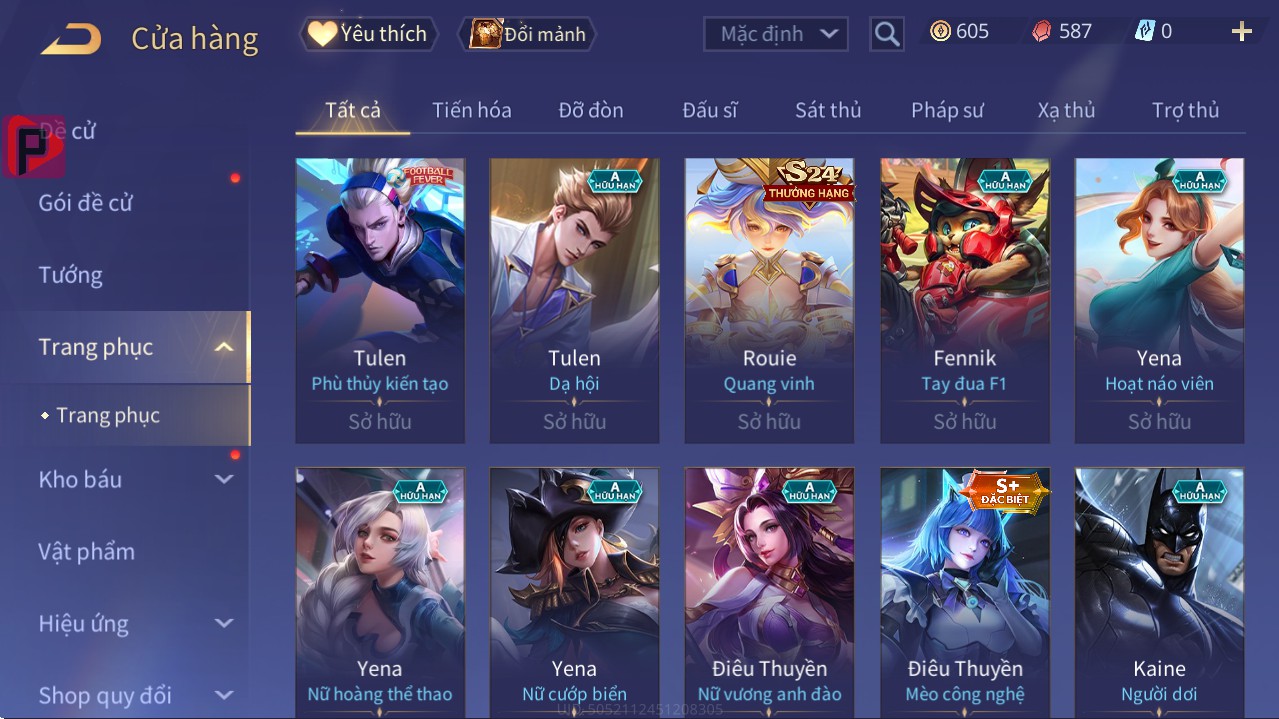Add currency with the plus button

1241,32
